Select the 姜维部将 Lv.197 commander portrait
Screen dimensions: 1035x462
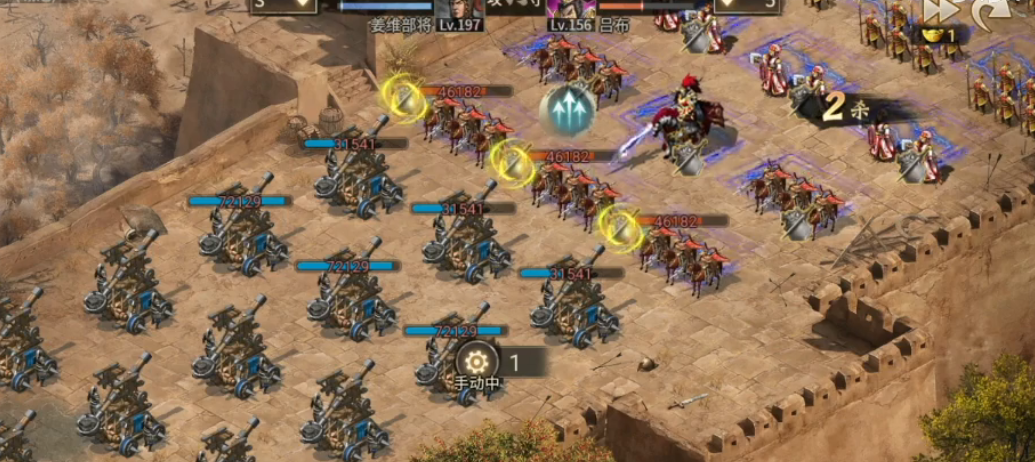(x=458, y=9)
